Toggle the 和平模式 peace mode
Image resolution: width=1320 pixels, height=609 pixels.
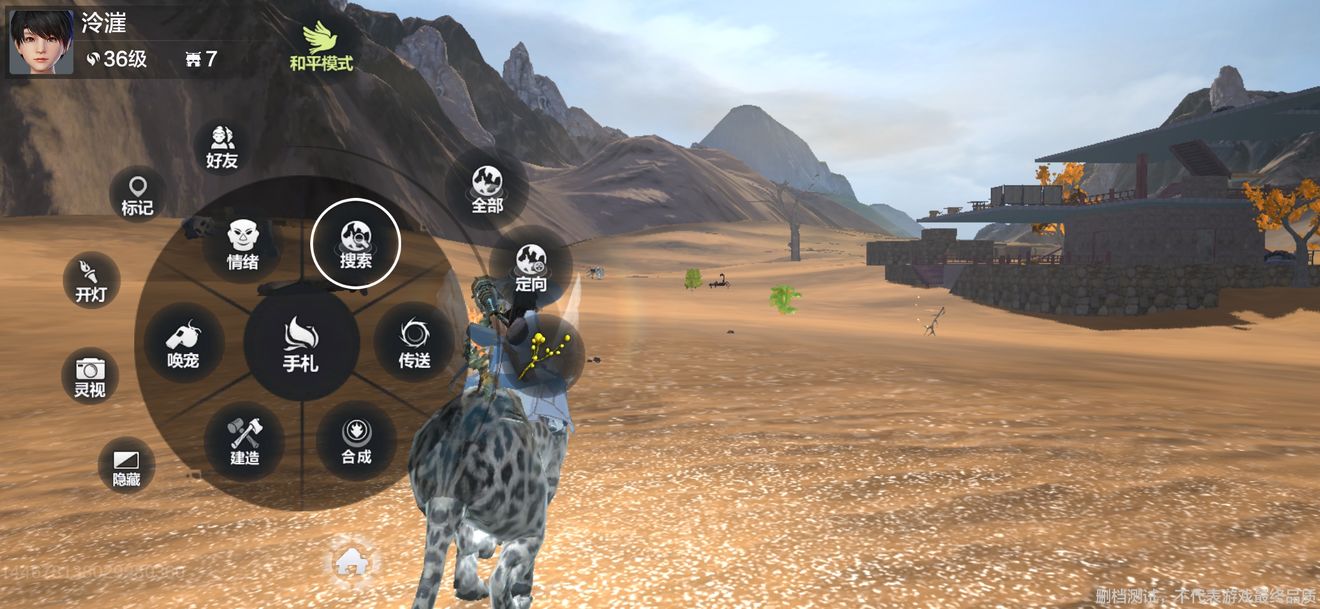click(320, 46)
